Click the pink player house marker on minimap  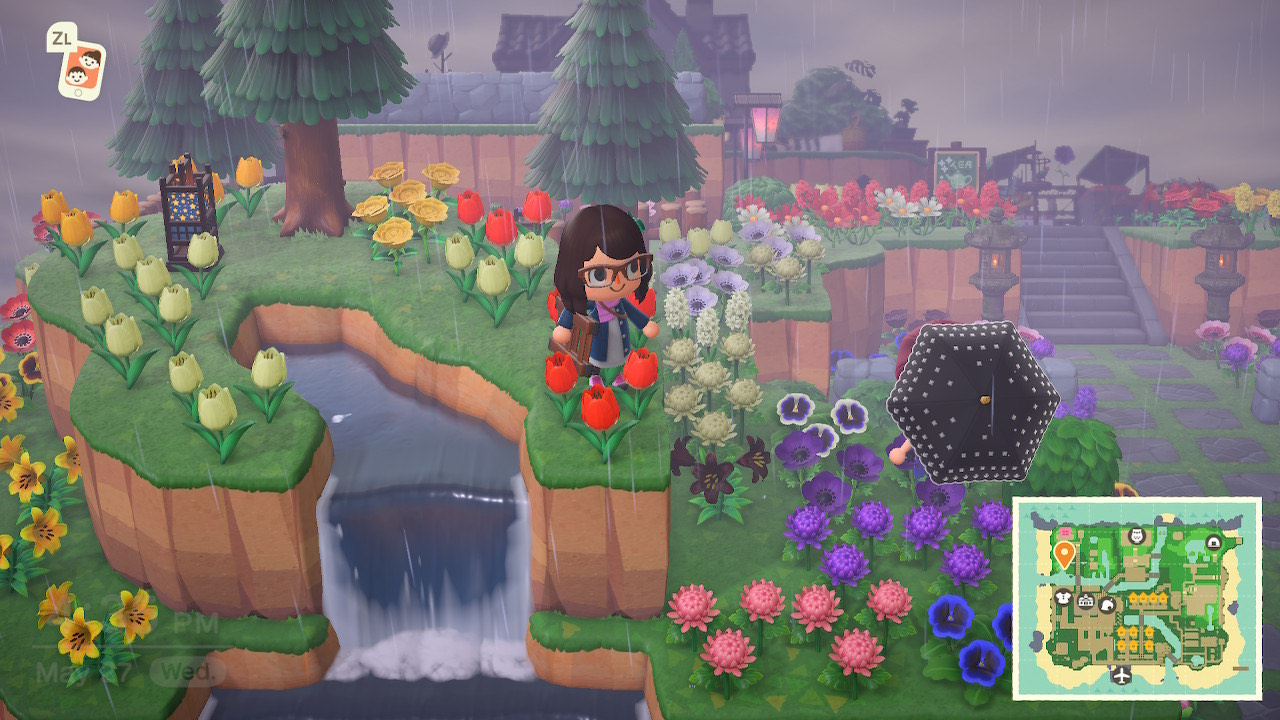pyautogui.click(x=1064, y=534)
